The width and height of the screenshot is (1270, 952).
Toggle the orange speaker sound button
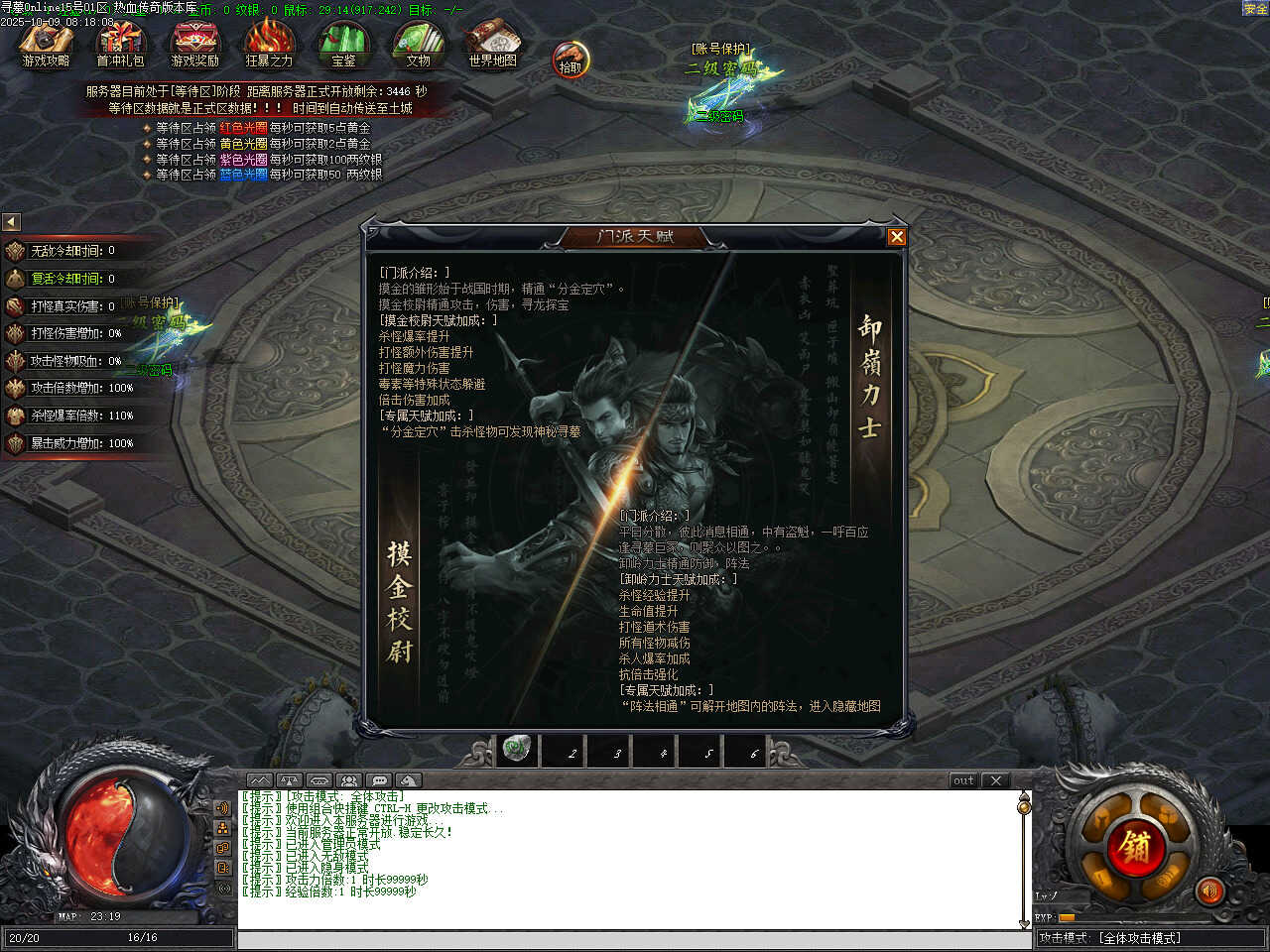click(1208, 892)
